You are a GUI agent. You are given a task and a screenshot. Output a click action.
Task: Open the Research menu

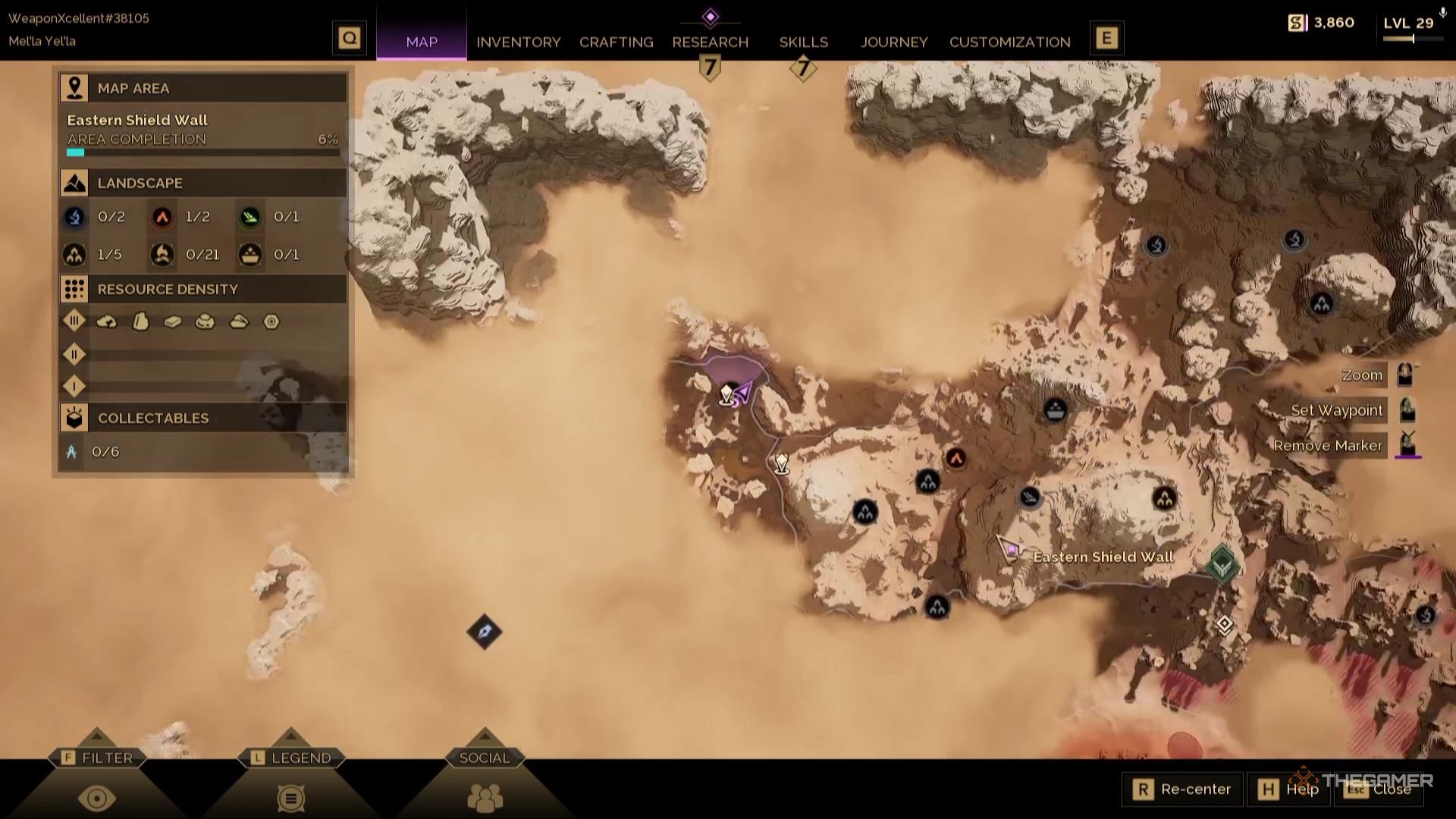pos(710,42)
